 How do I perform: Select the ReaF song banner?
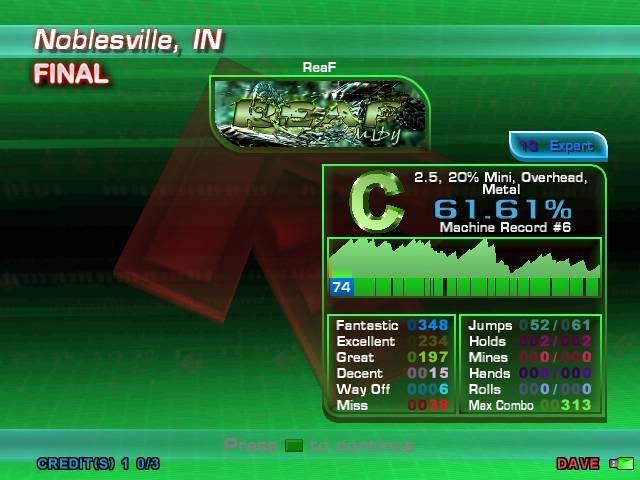tap(319, 115)
